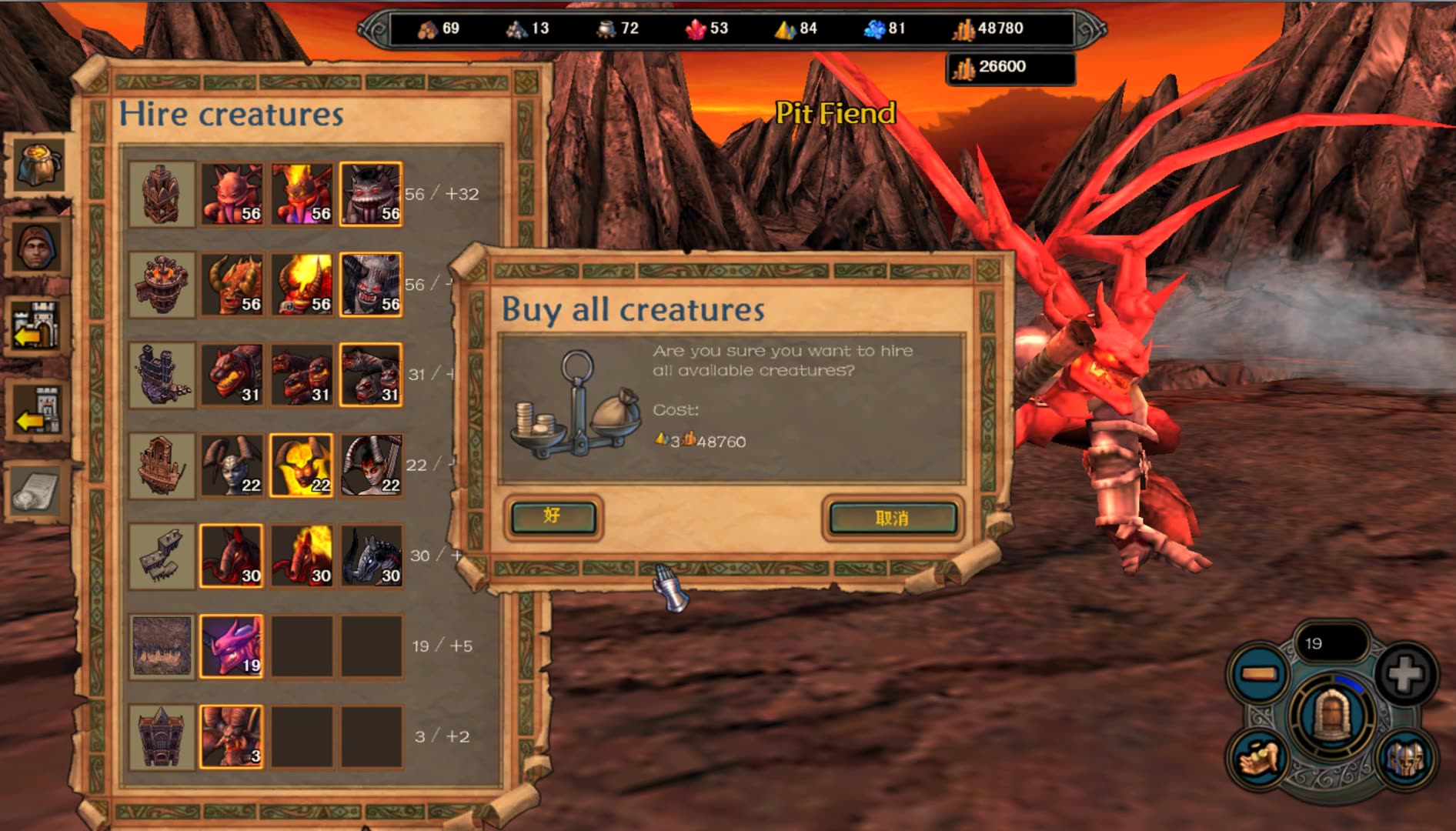Cancel the purchase with 取消 button
The image size is (1456, 831).
pos(893,519)
